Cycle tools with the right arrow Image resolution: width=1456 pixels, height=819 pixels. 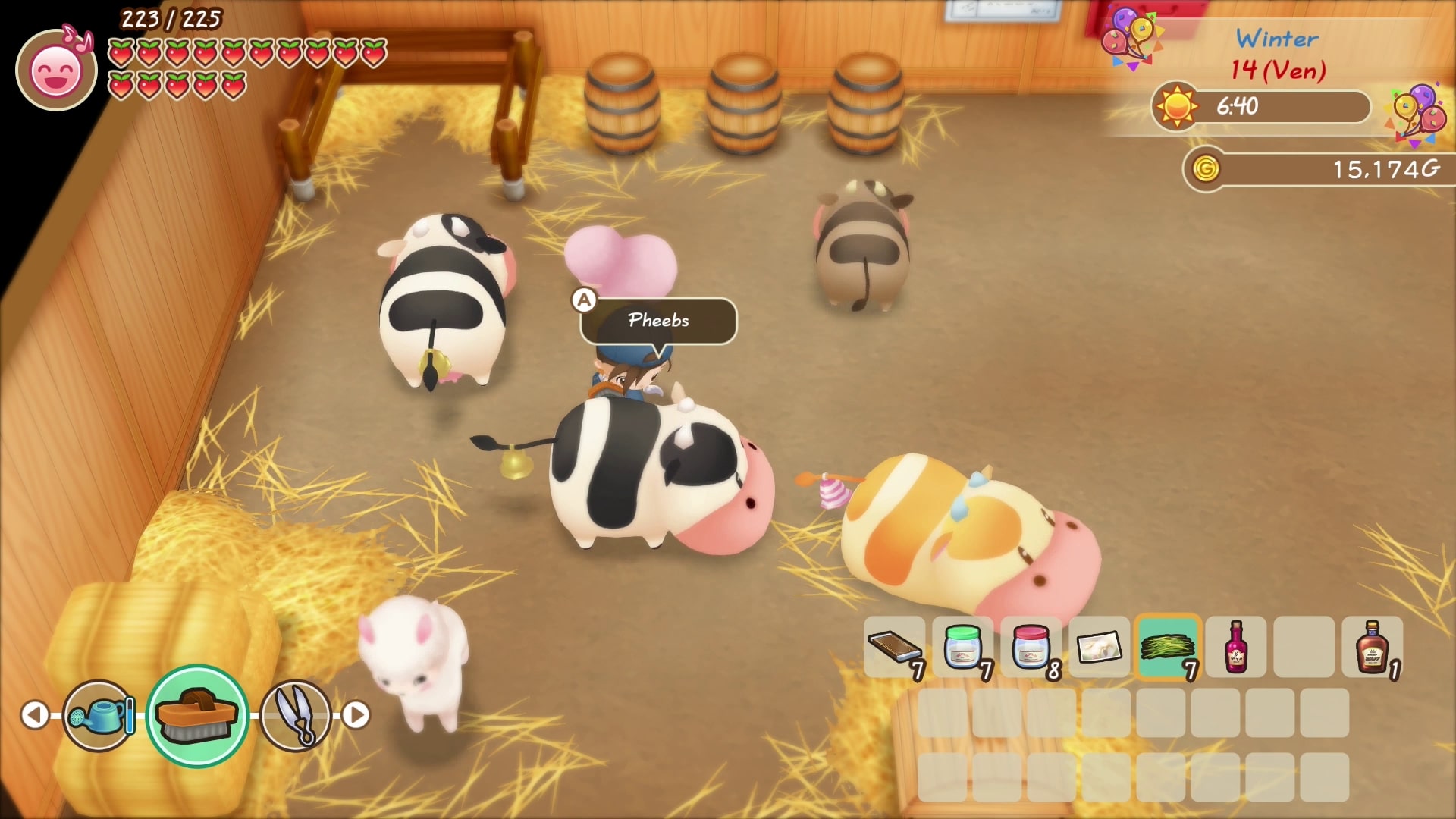(x=356, y=715)
